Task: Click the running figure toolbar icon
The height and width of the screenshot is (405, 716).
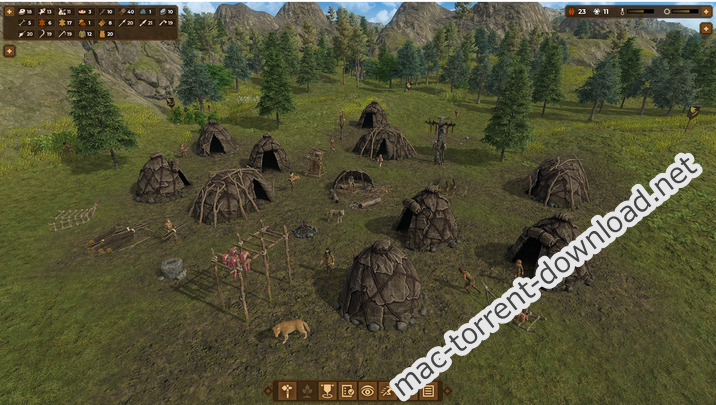Action: click(388, 391)
